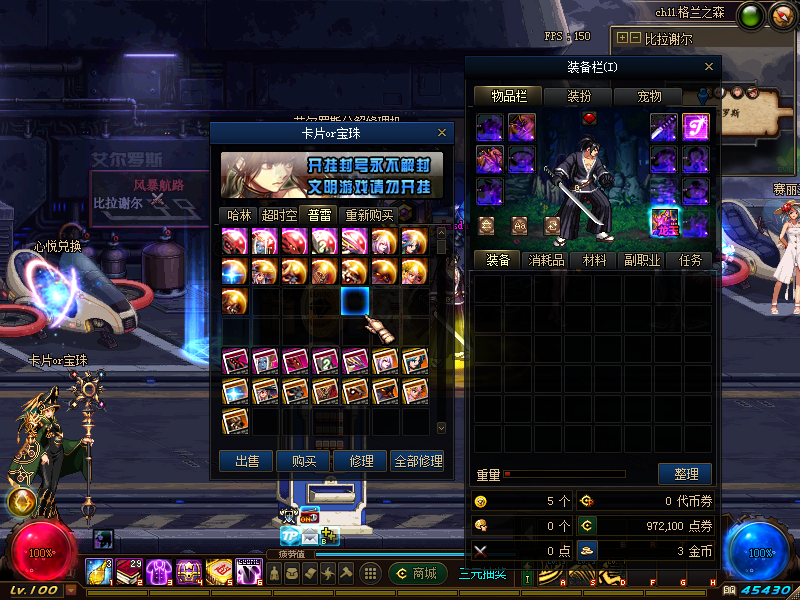
Task: Show the 消耗品 consumables tab
Action: click(546, 260)
